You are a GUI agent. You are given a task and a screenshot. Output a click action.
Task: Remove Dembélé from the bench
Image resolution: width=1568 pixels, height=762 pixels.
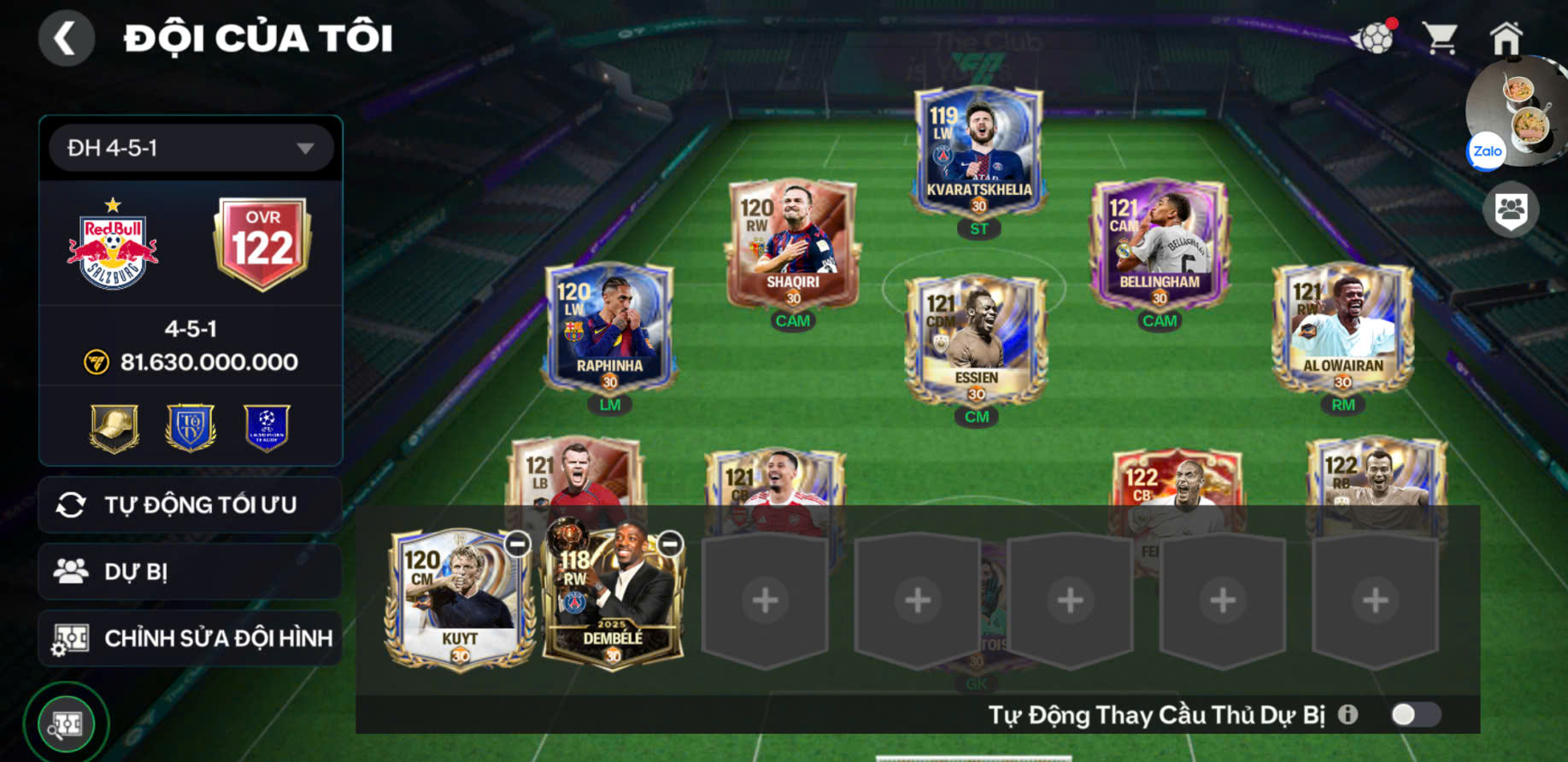coord(670,543)
